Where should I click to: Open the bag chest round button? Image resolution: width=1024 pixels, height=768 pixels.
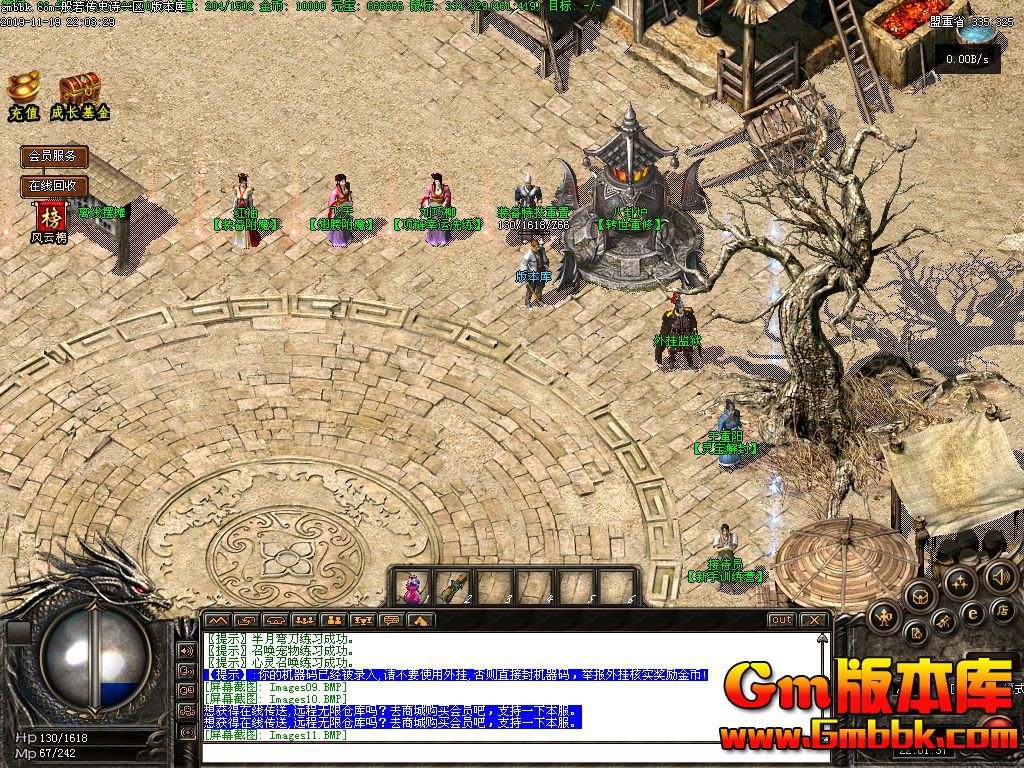918,597
